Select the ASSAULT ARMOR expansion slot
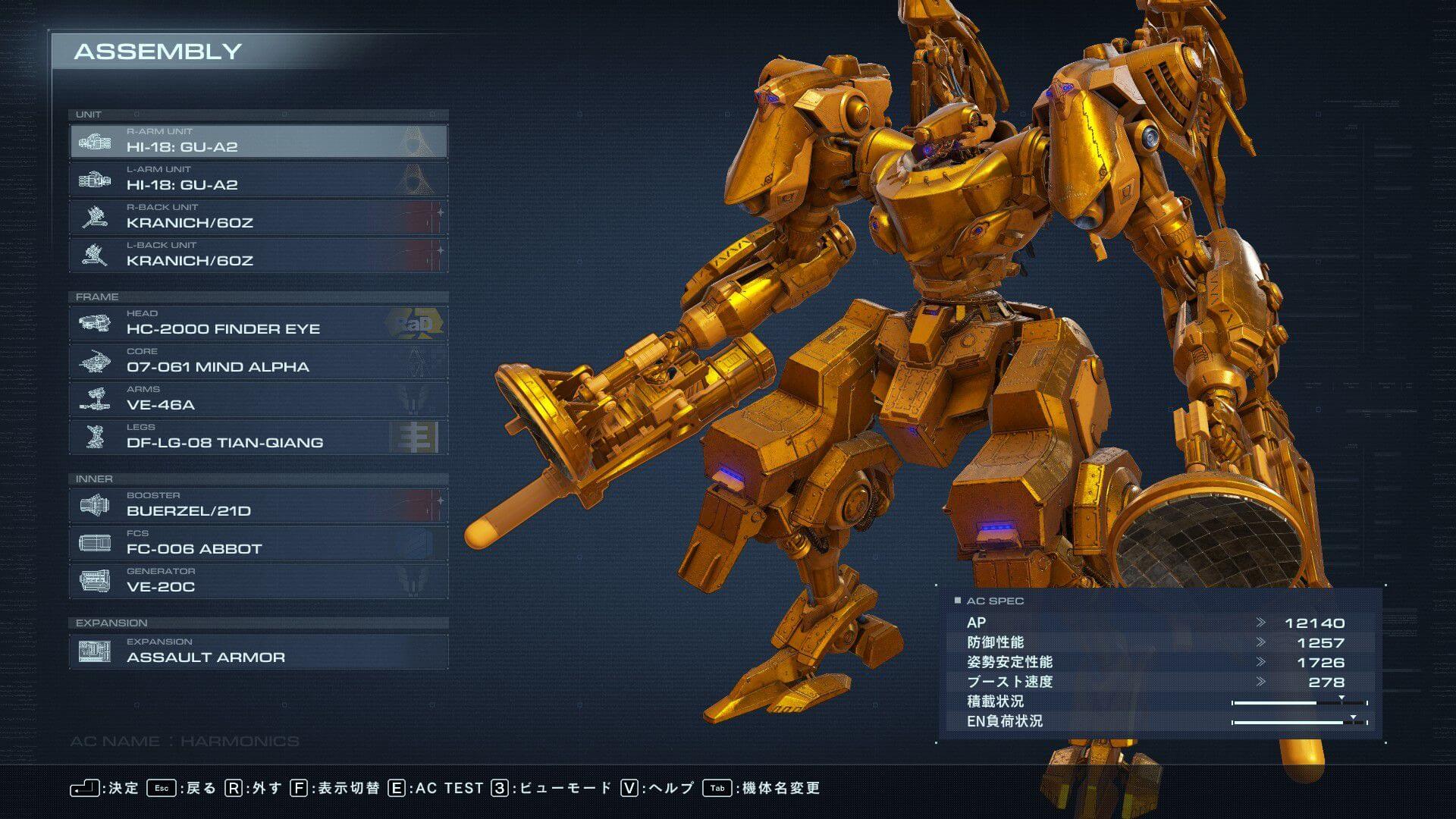 click(259, 651)
